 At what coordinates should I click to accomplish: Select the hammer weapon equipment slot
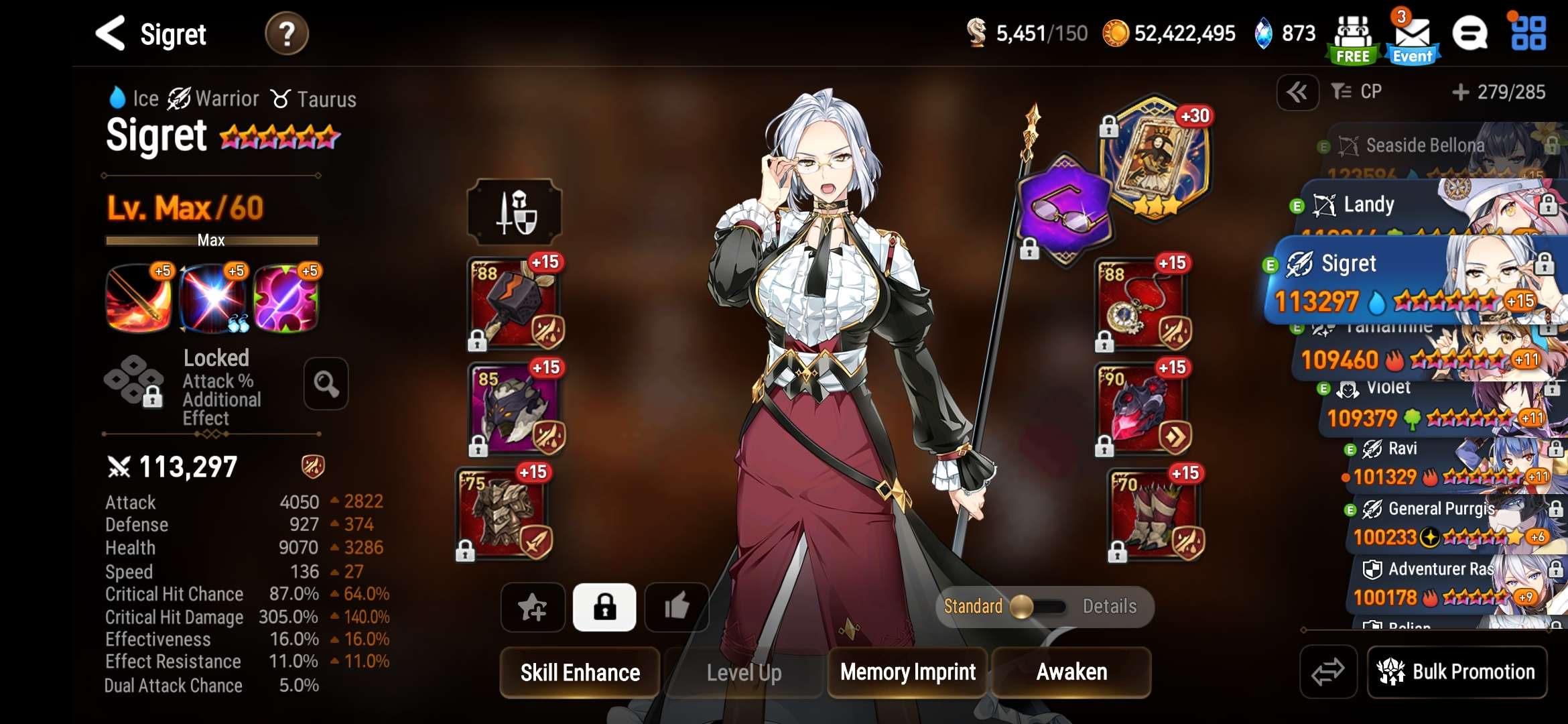515,305
